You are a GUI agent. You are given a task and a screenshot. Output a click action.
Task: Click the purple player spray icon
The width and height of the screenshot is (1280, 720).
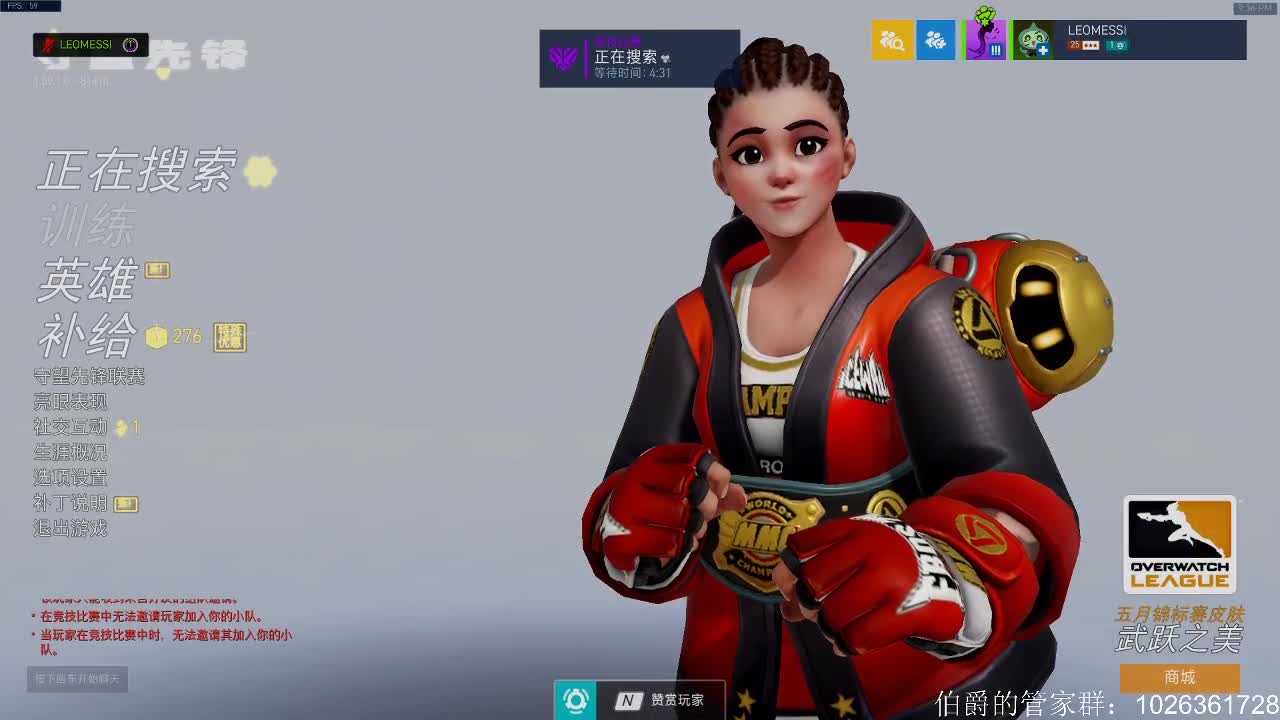coord(984,42)
